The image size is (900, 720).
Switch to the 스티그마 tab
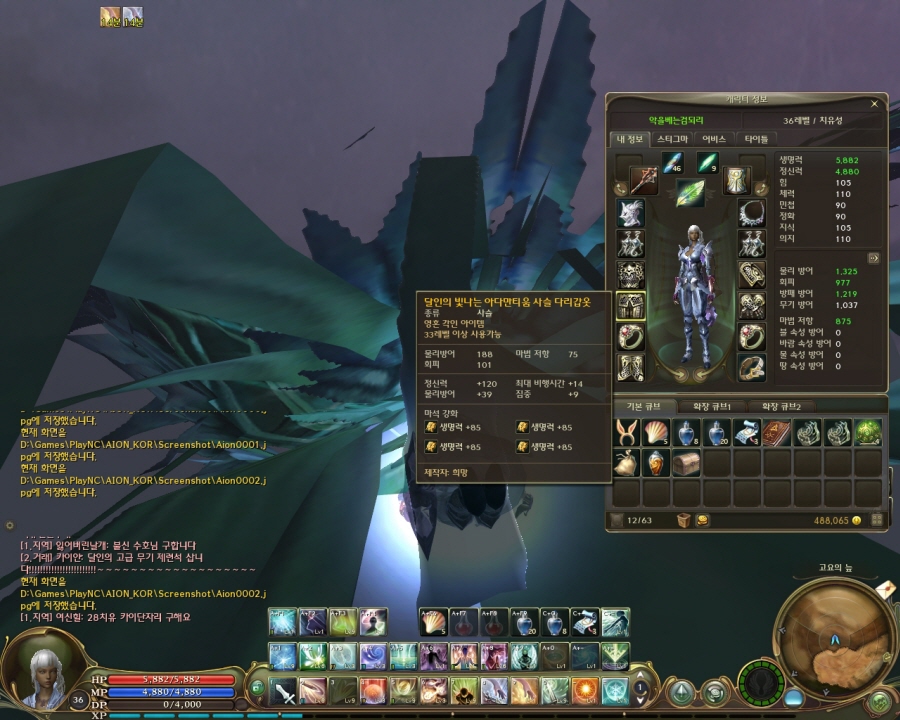coord(671,139)
